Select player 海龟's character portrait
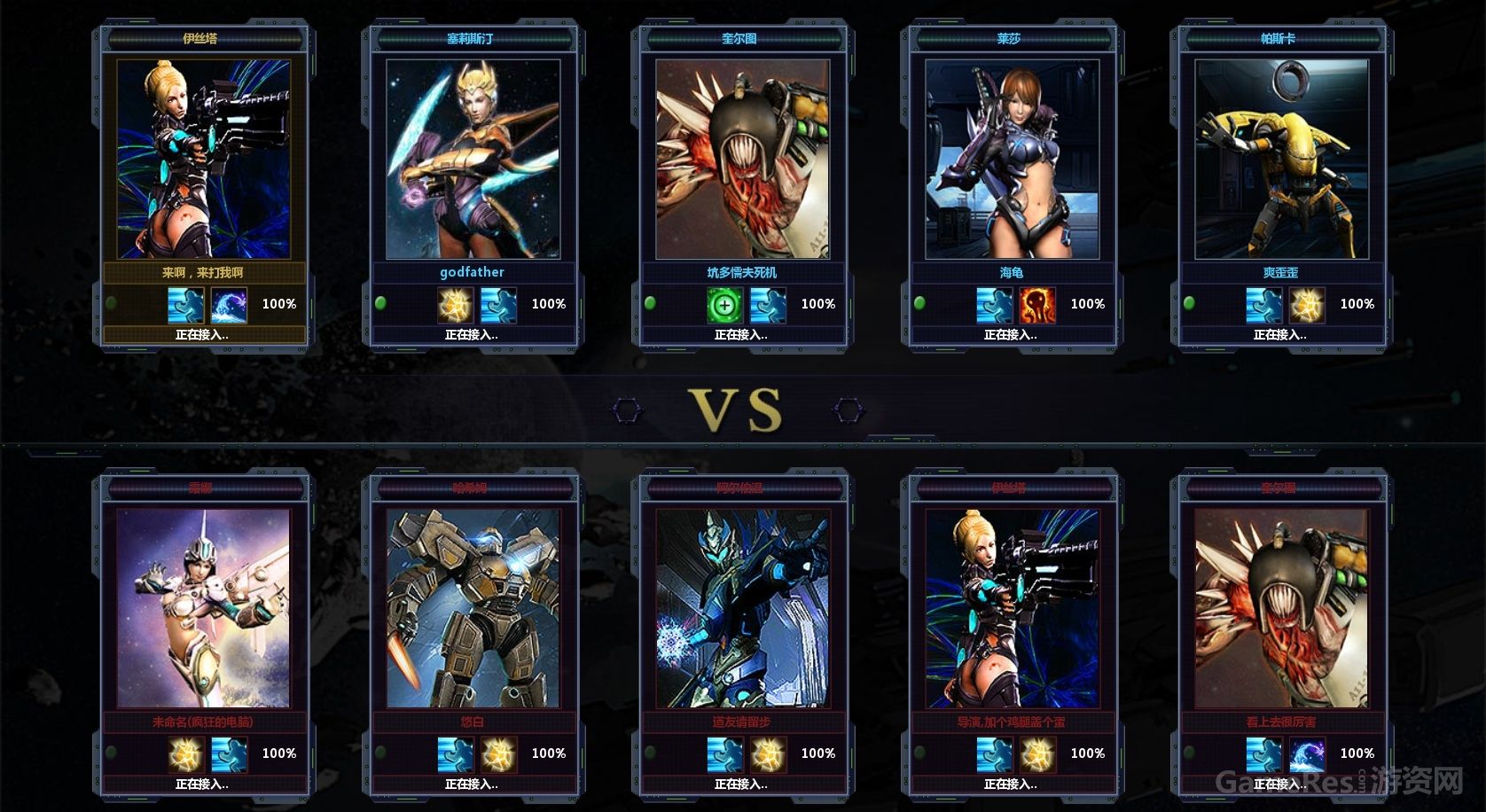The width and height of the screenshot is (1486, 812). (x=1012, y=160)
